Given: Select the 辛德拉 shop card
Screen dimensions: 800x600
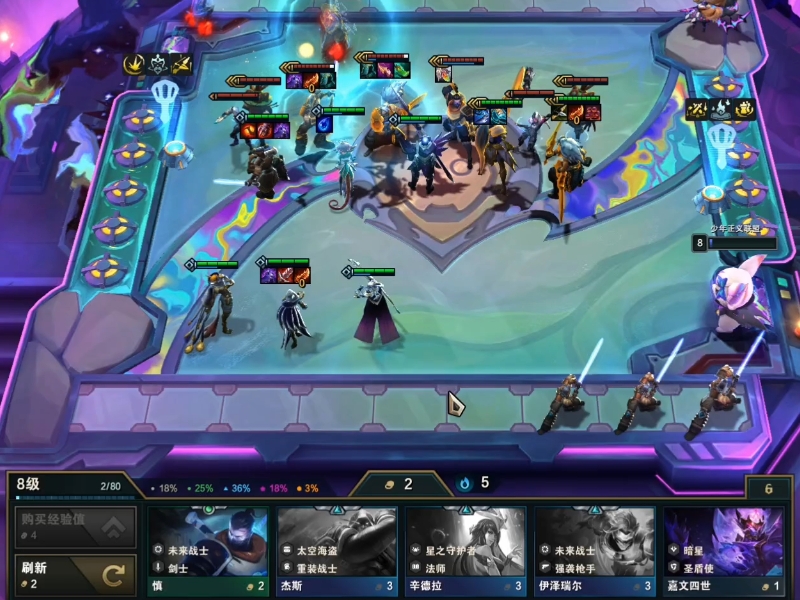Looking at the screenshot, I should coord(466,549).
